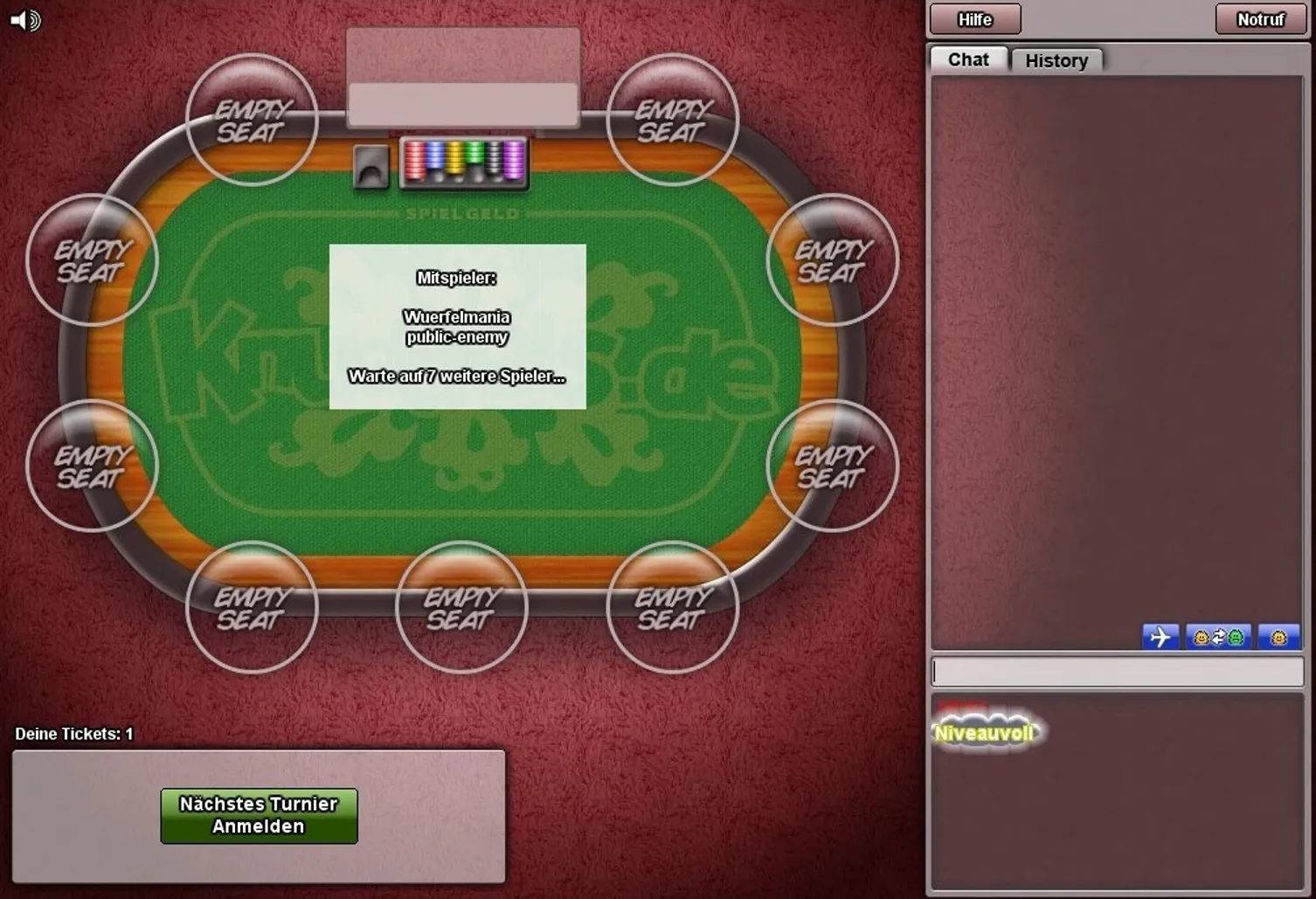Select the purple chip stack
This screenshot has width=1316, height=899.
(x=512, y=161)
